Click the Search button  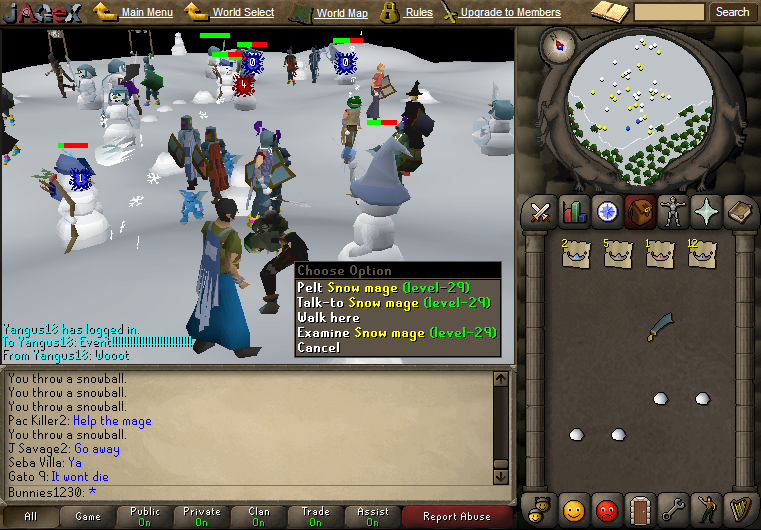pyautogui.click(x=732, y=12)
